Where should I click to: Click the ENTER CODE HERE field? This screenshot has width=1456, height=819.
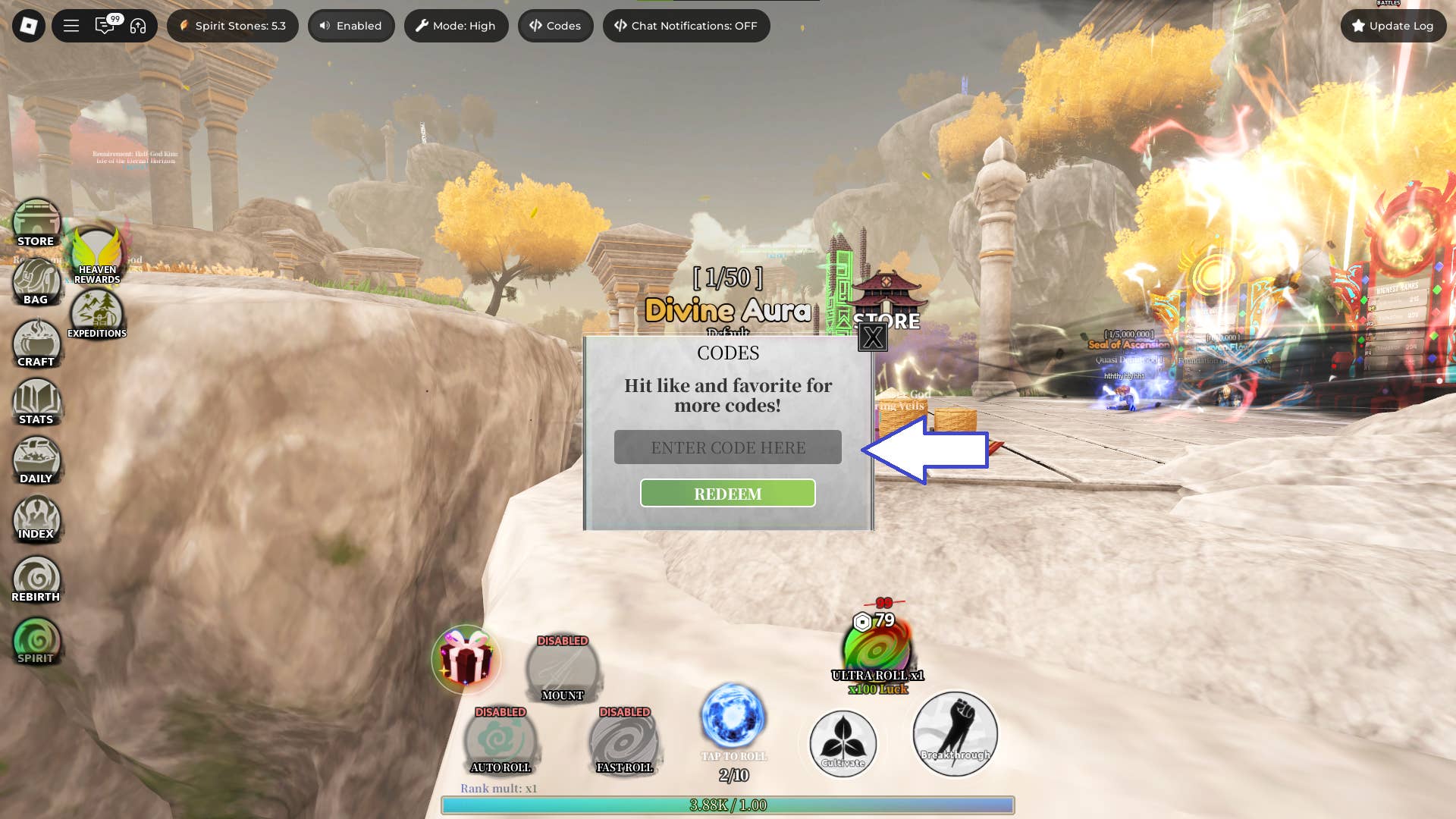tap(727, 447)
